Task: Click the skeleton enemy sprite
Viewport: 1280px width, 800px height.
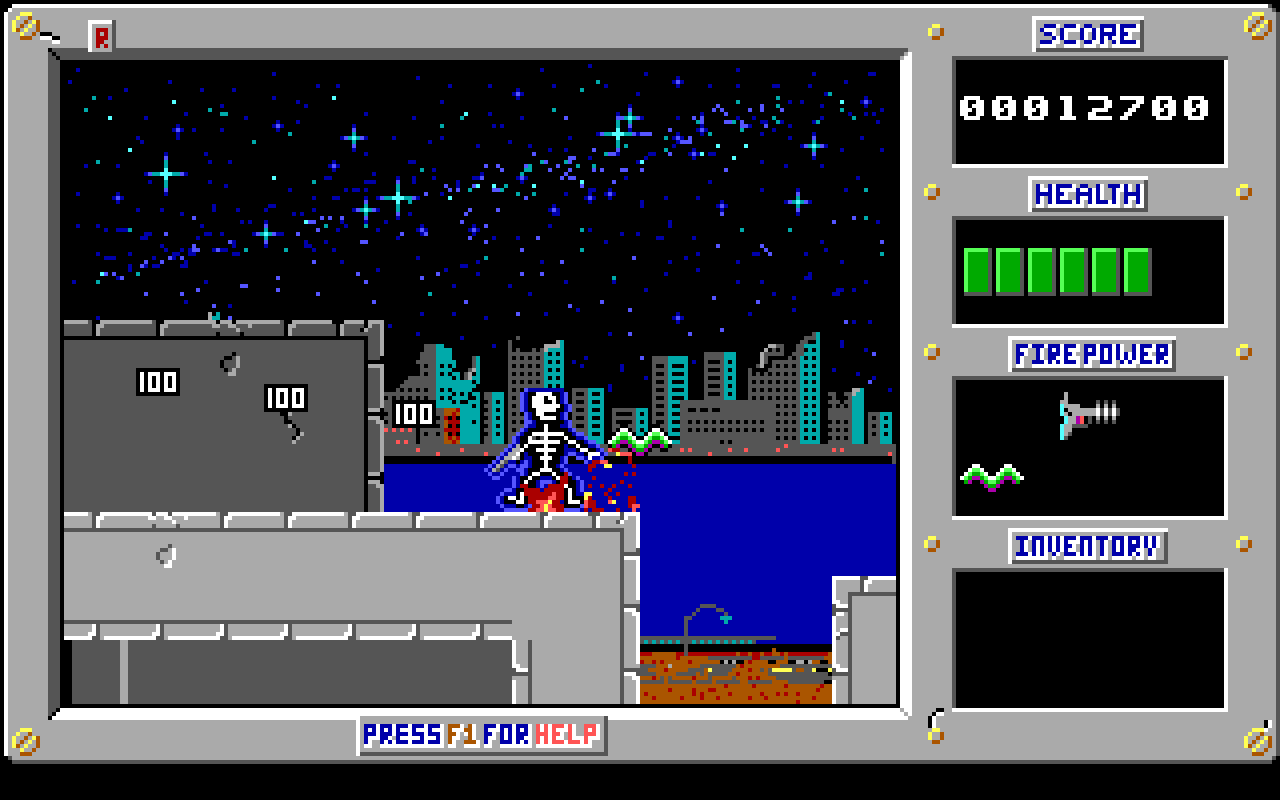Action: point(545,440)
